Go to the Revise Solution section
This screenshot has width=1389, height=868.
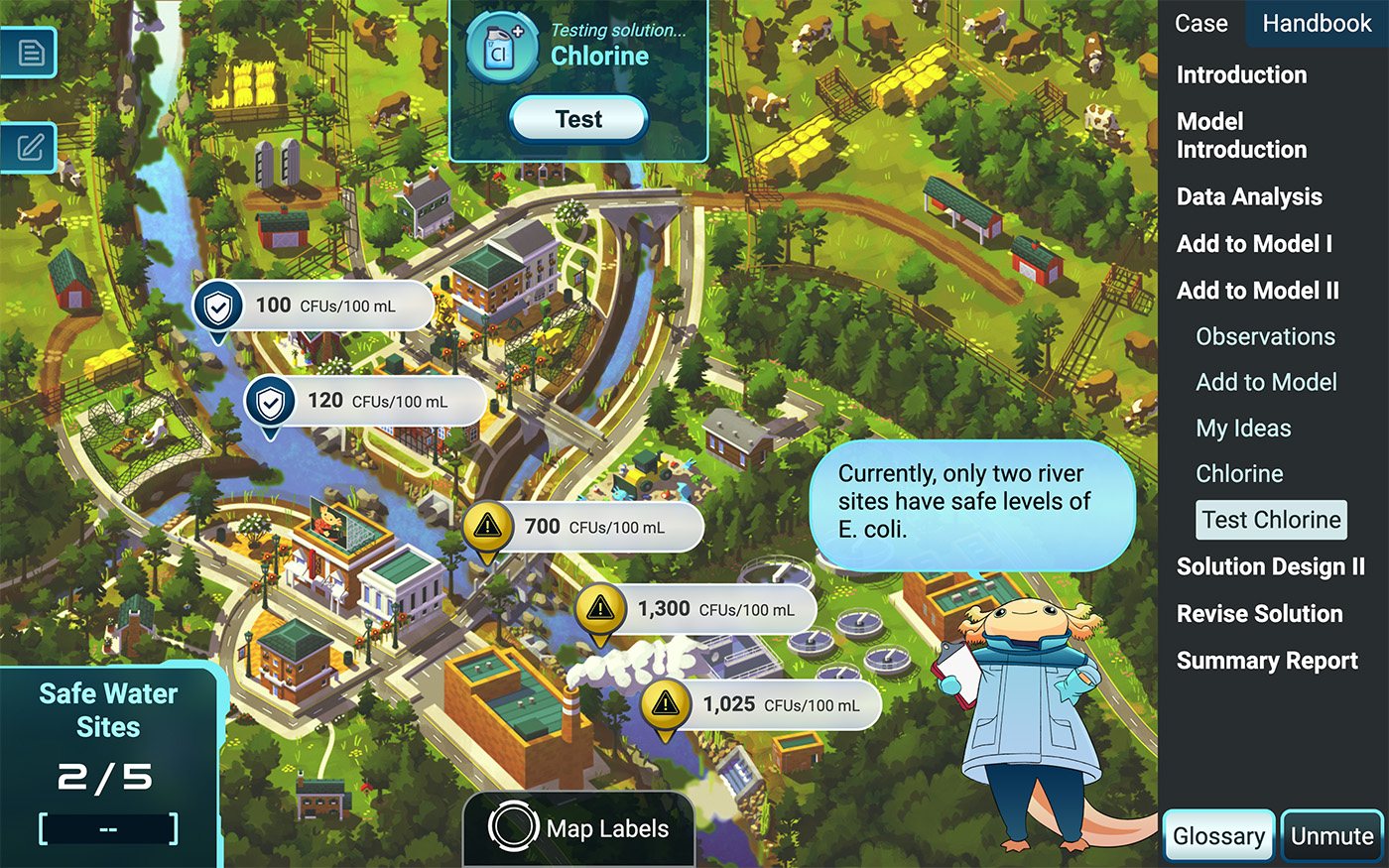click(x=1259, y=614)
